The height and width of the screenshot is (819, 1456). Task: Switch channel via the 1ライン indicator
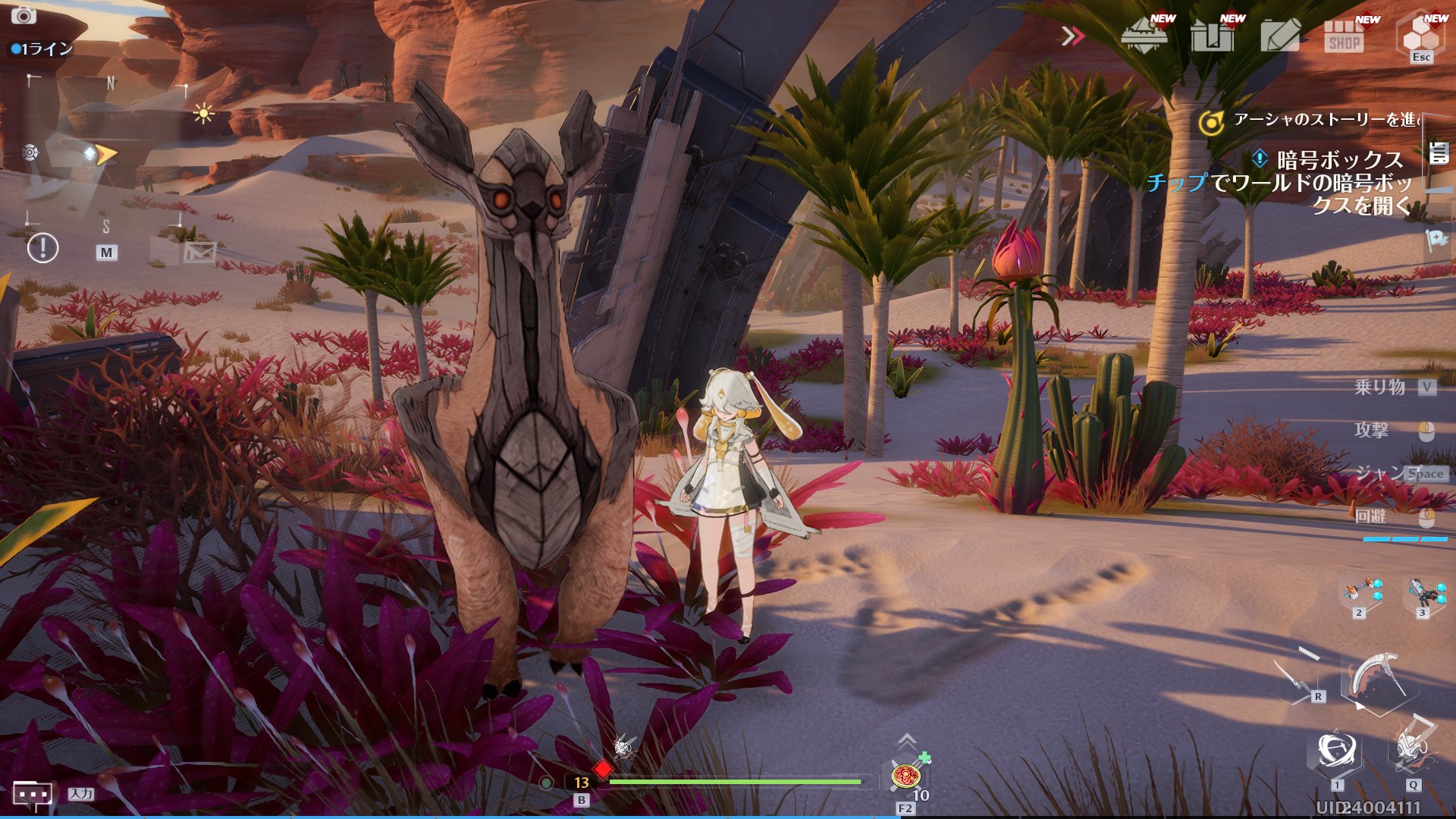point(42,49)
